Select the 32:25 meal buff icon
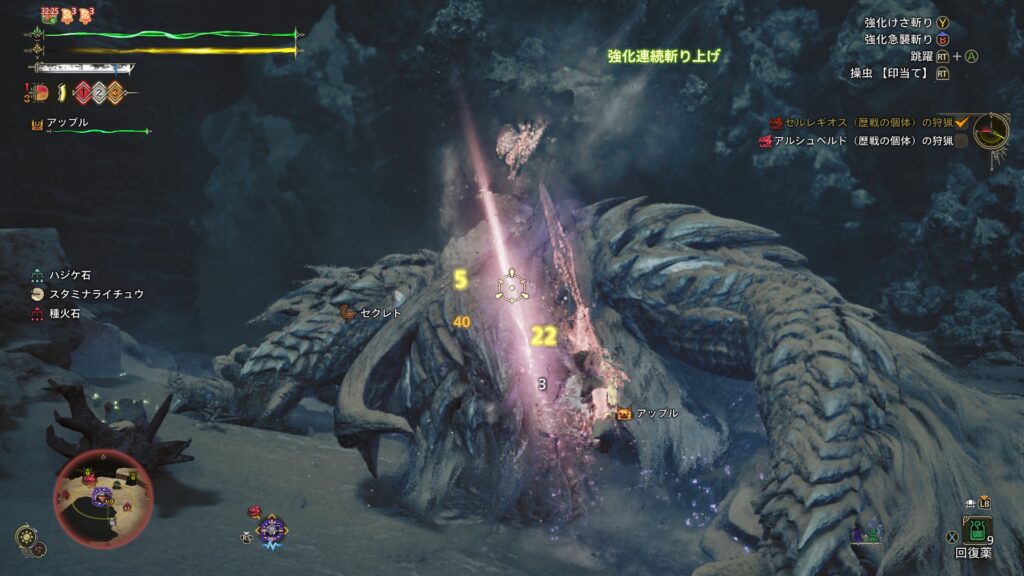Viewport: 1024px width, 576px height. [49, 14]
